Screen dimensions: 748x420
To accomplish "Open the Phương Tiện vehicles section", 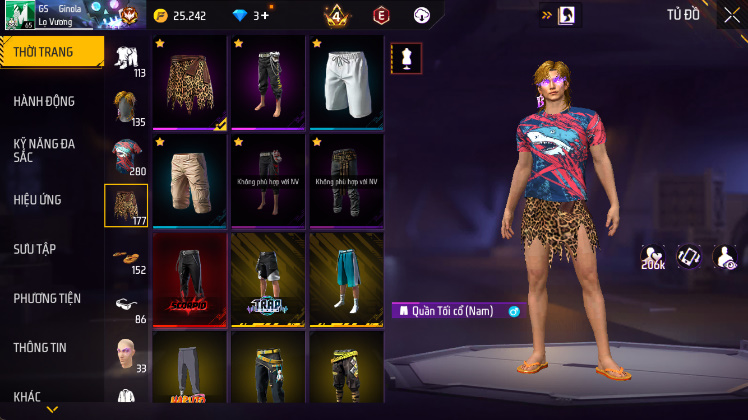I will point(47,298).
